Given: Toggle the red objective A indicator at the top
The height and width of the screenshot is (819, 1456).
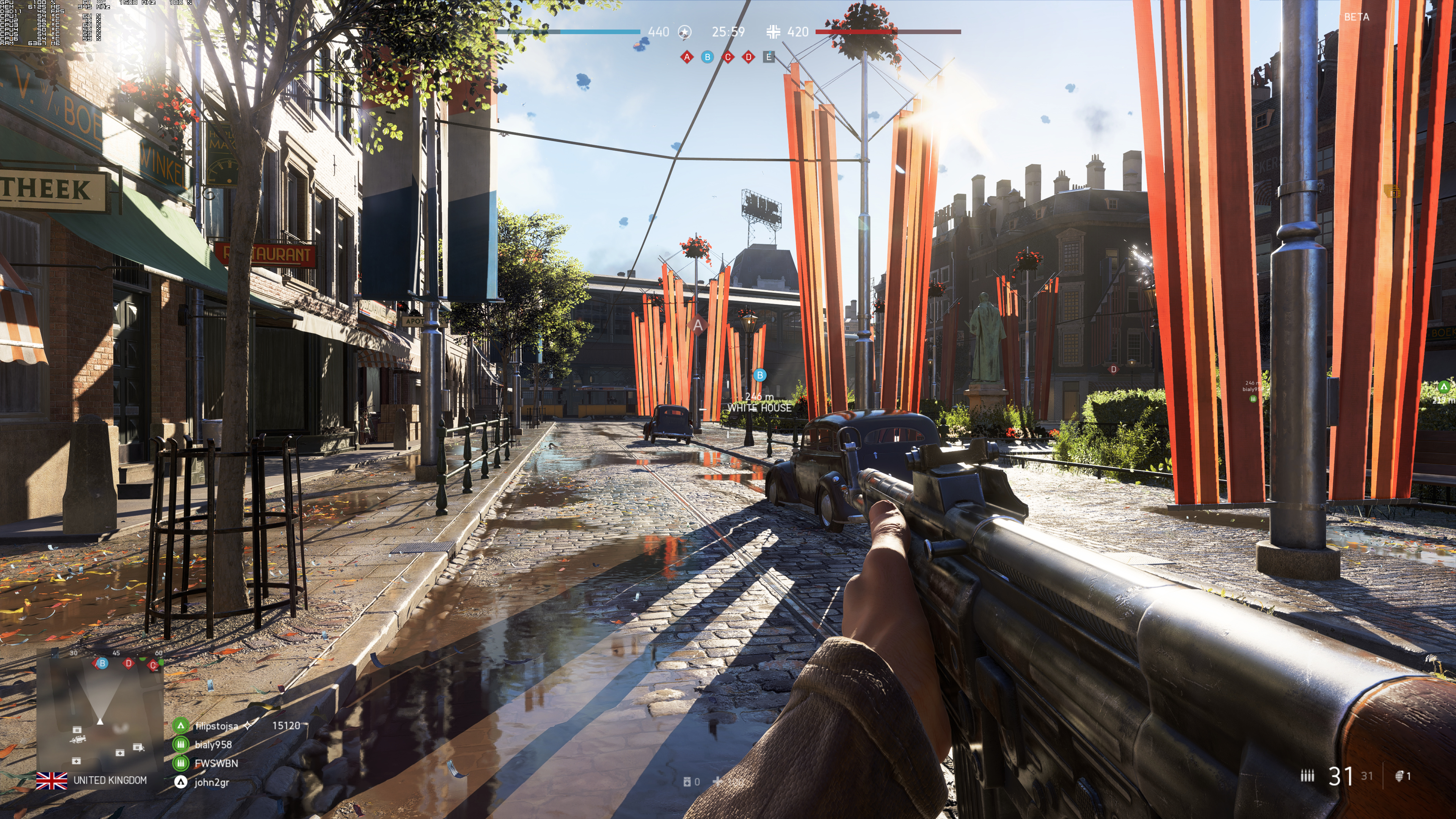Looking at the screenshot, I should [687, 58].
